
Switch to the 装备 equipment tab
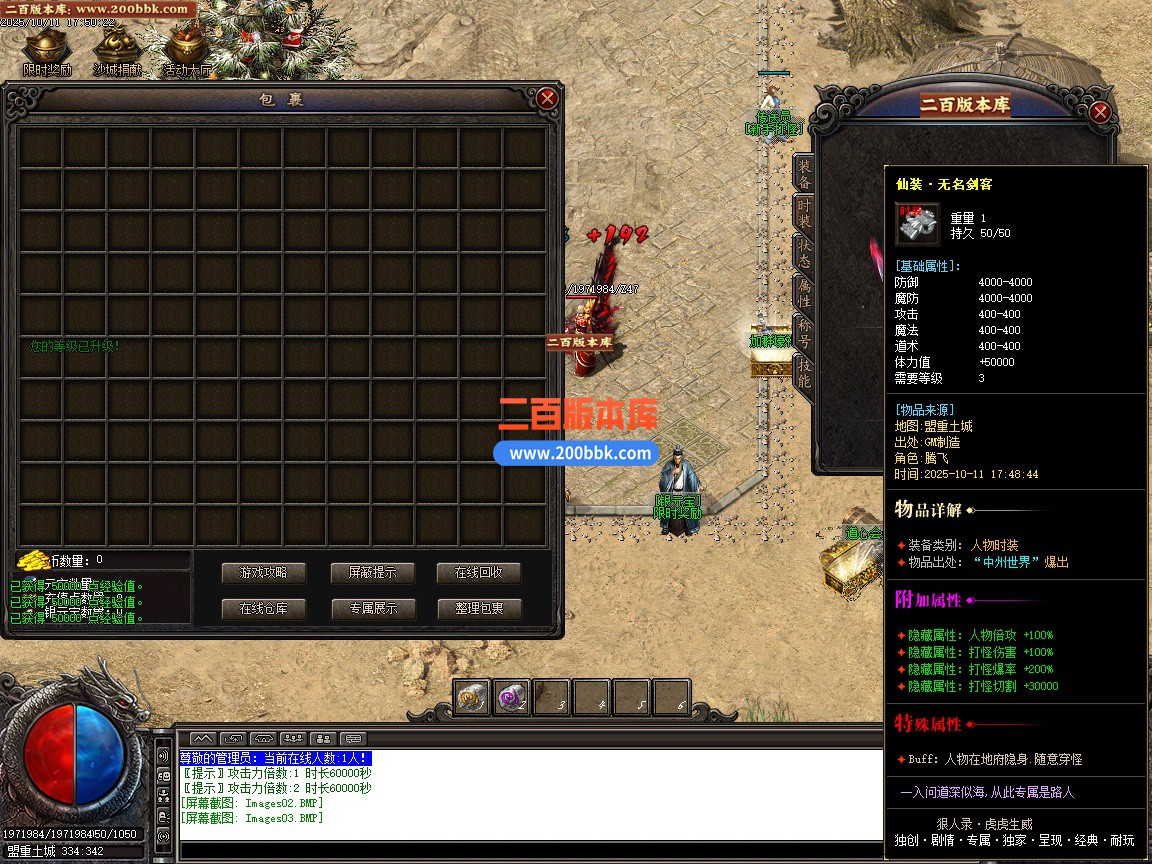coord(804,174)
